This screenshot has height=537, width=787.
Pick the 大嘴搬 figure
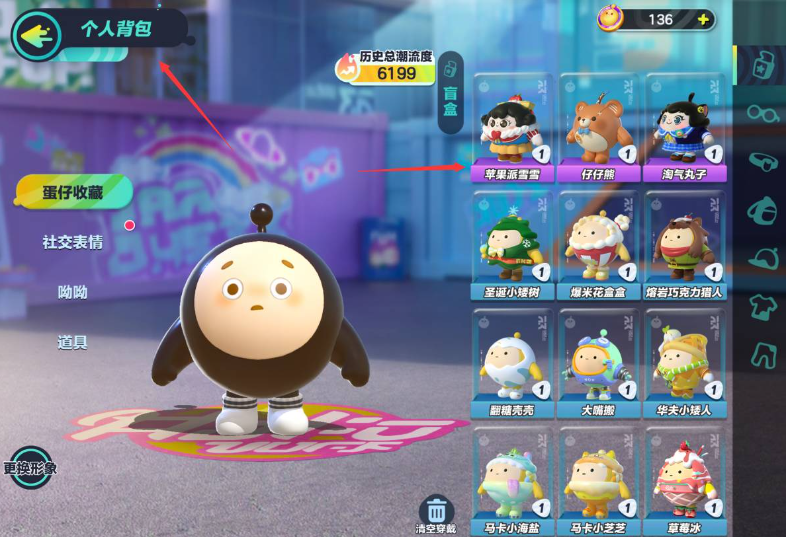tap(598, 361)
